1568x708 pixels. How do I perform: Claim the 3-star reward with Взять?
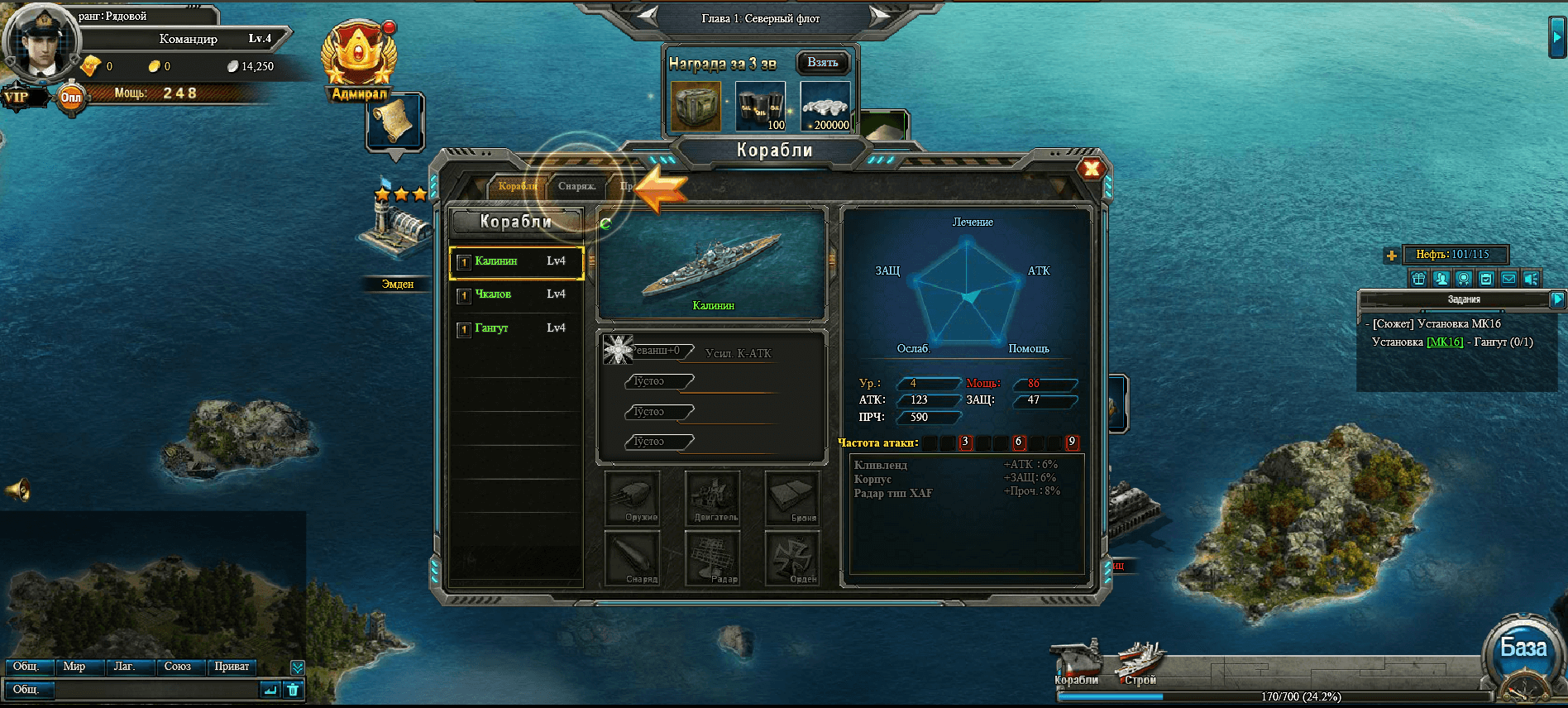(823, 63)
